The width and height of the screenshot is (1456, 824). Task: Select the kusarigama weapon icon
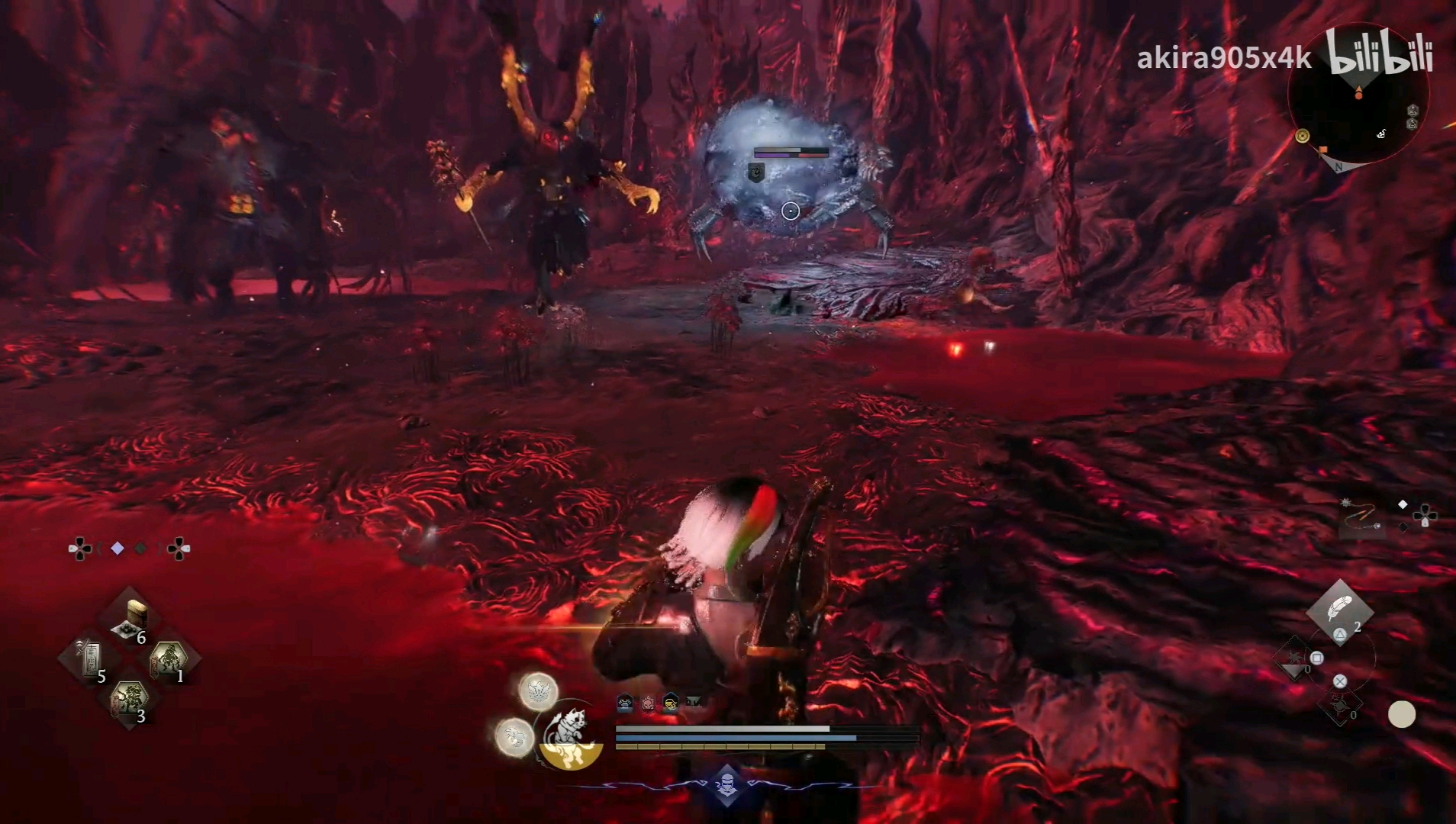(1361, 518)
